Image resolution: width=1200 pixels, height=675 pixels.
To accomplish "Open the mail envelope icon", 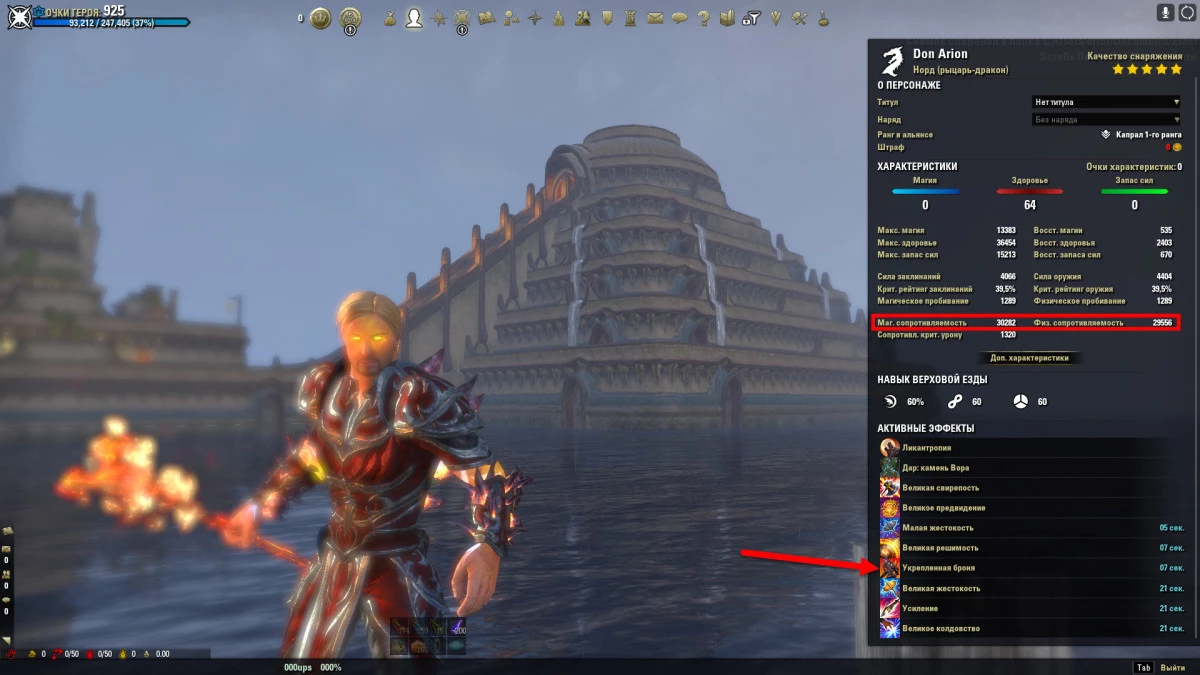I will click(655, 18).
